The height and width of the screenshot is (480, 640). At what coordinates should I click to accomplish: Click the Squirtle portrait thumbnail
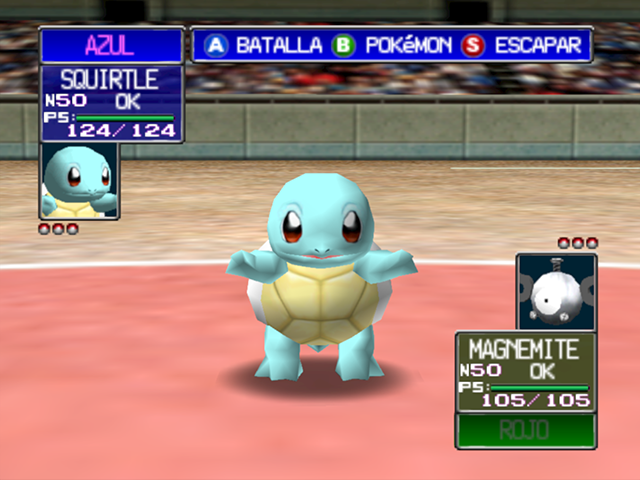click(x=79, y=181)
